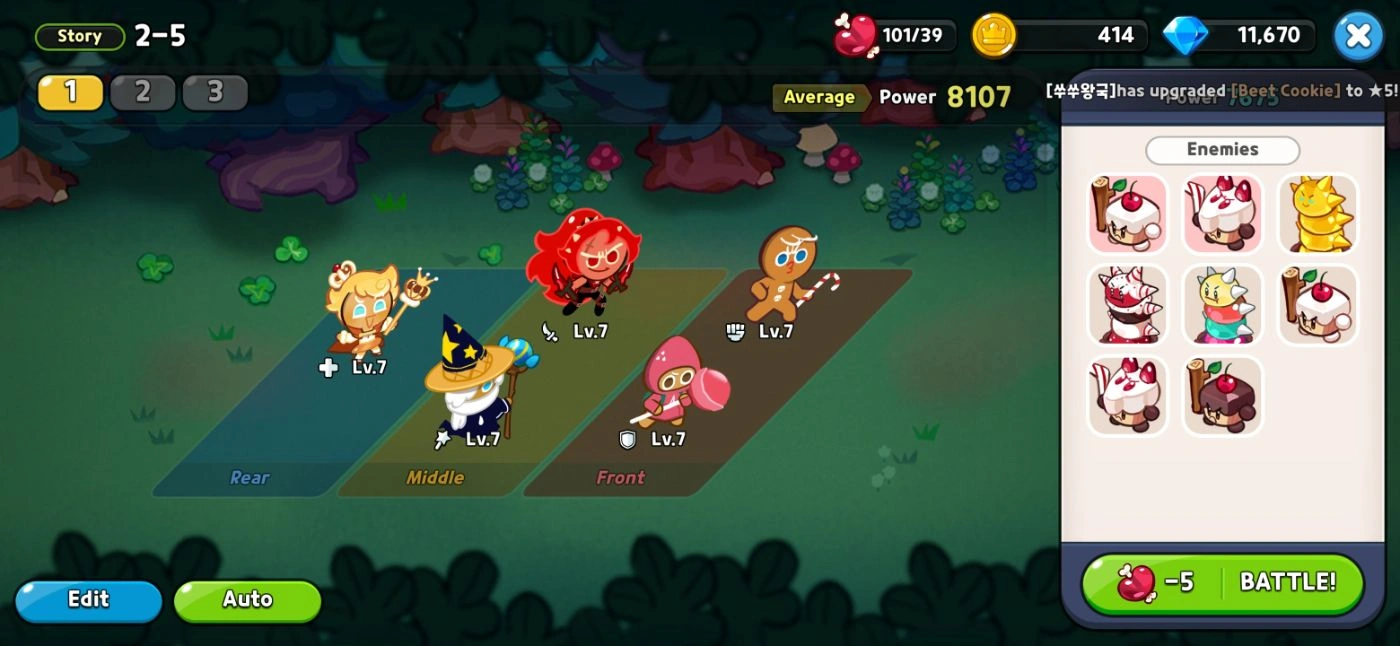The image size is (1400, 646).
Task: Open the Edit team menu
Action: click(88, 600)
